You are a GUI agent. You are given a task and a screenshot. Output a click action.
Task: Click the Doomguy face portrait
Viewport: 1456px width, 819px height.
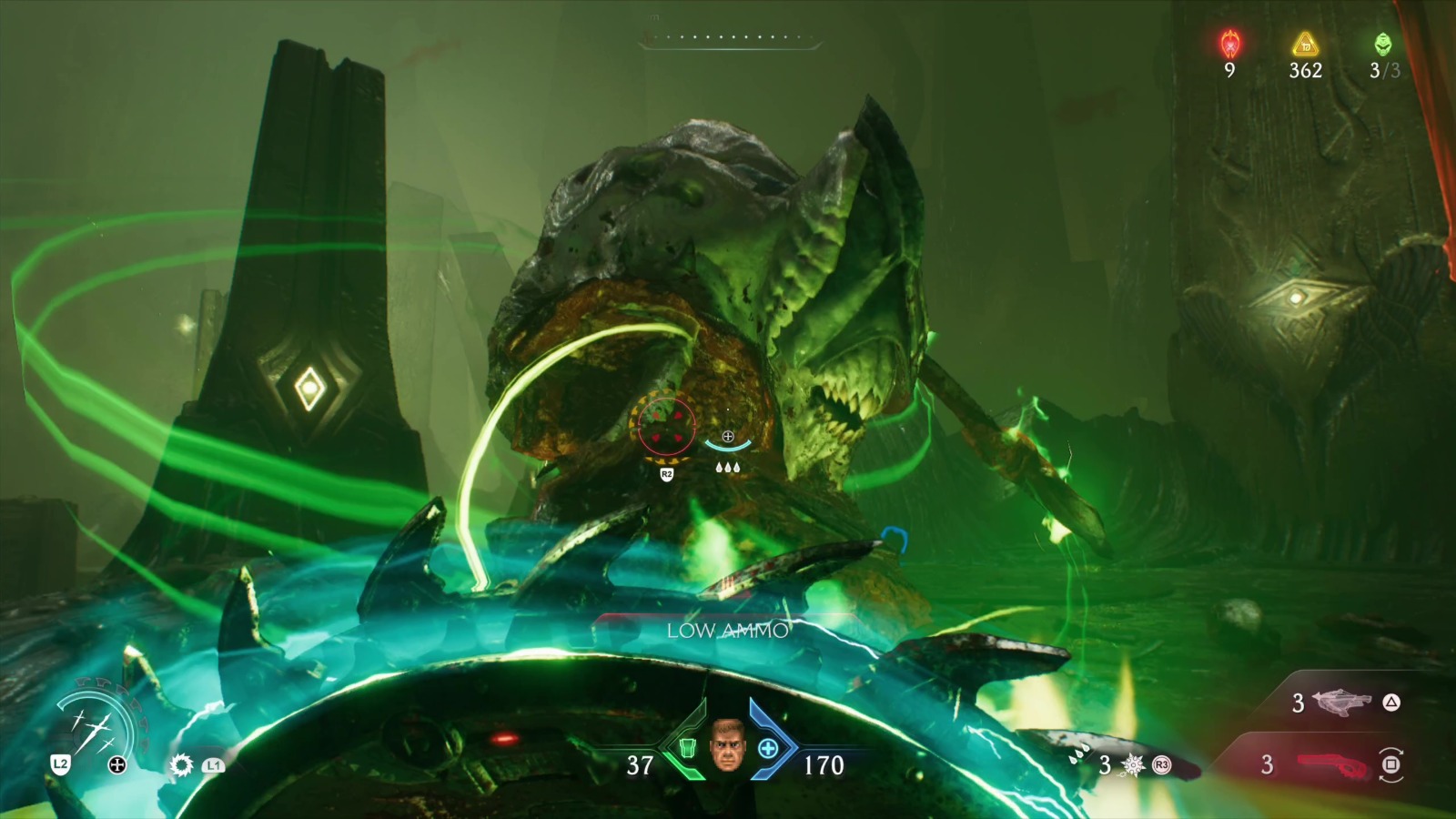[x=728, y=746]
